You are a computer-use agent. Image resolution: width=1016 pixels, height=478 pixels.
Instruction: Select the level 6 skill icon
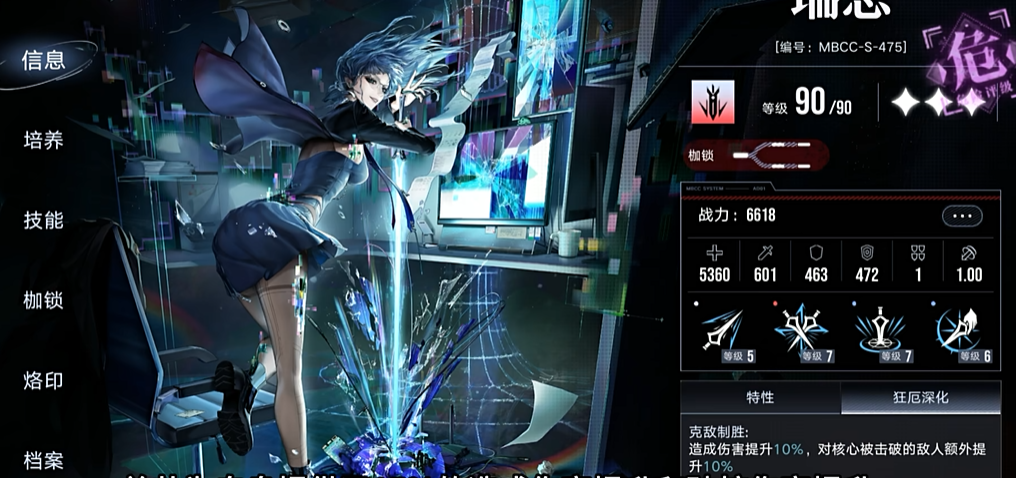point(957,332)
